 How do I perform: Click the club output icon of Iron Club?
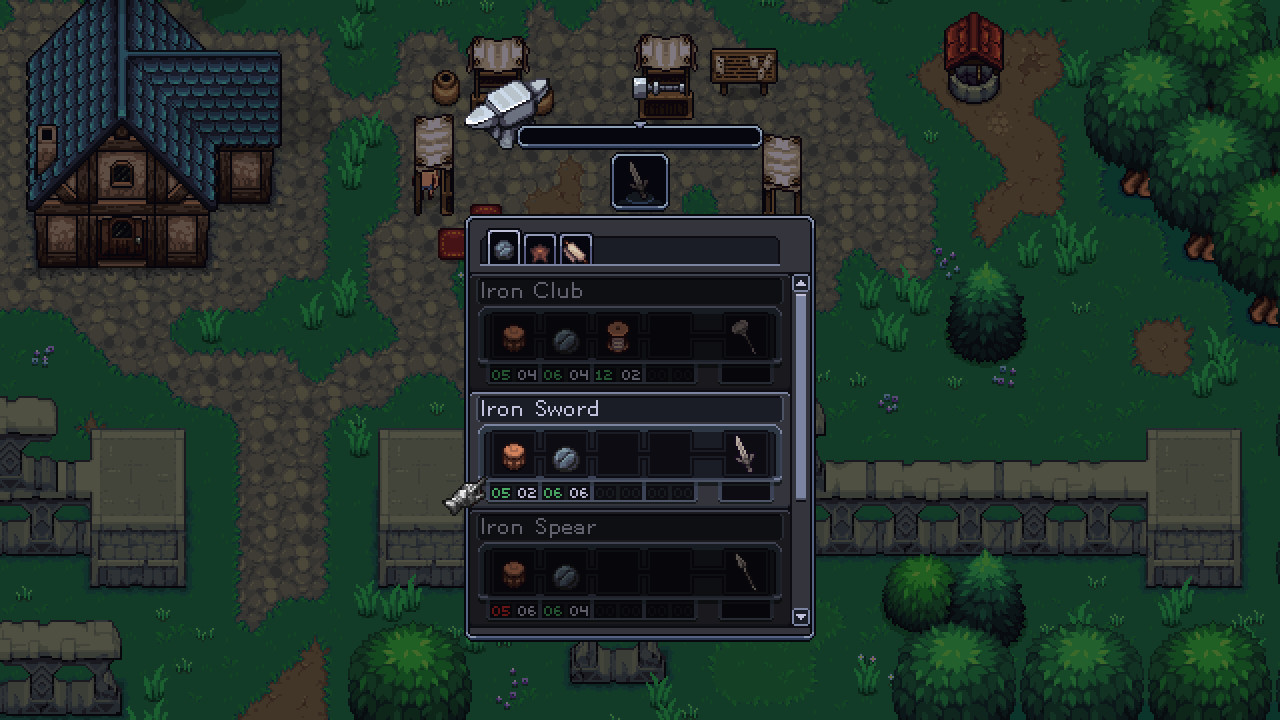click(x=749, y=335)
